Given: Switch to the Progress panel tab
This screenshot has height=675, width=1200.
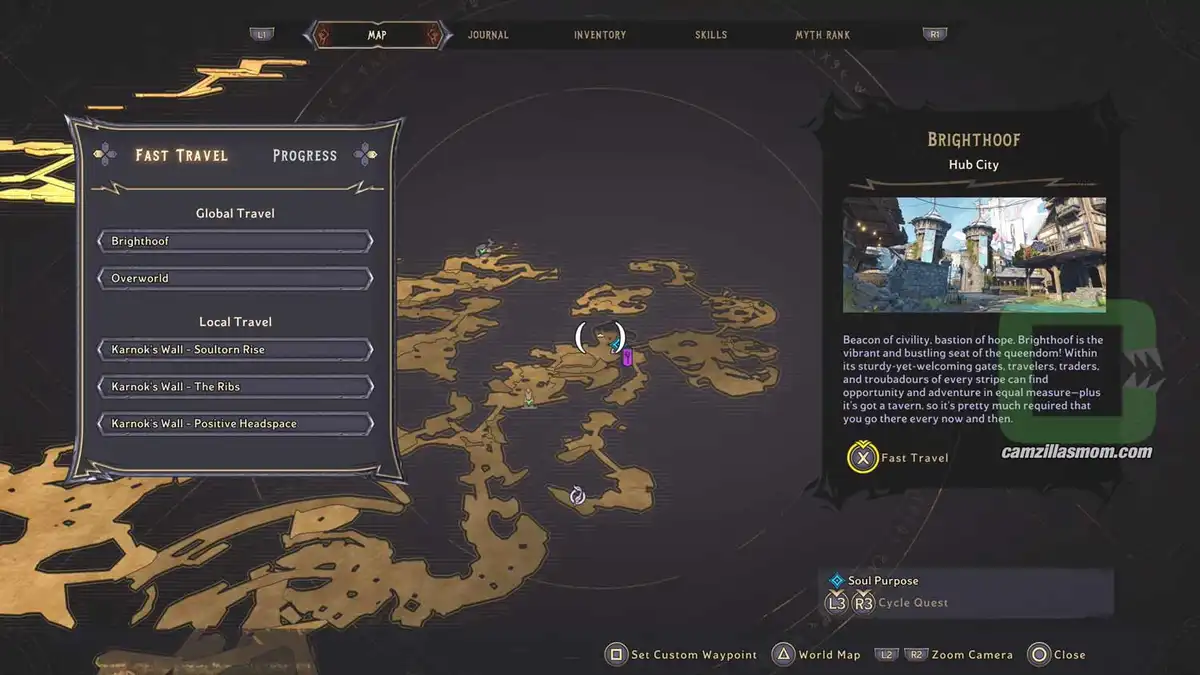Looking at the screenshot, I should click(x=305, y=155).
